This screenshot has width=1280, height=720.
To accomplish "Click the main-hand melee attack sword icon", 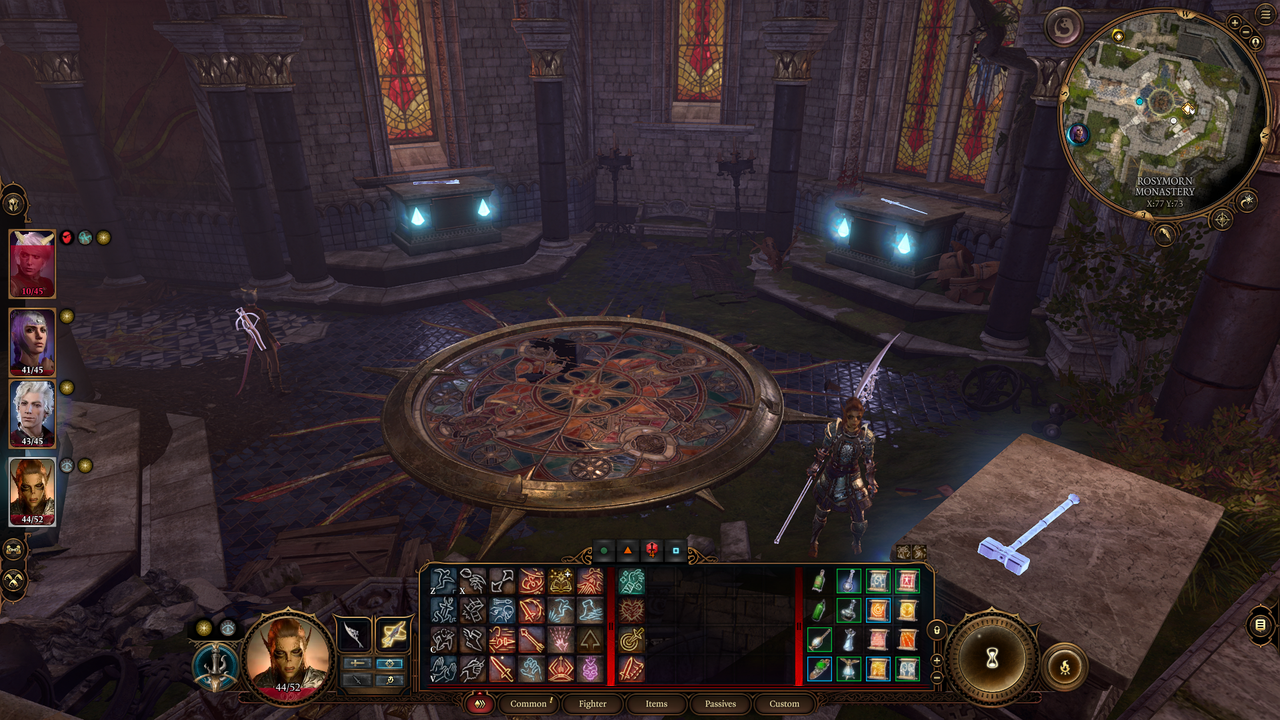I will (x=502, y=670).
